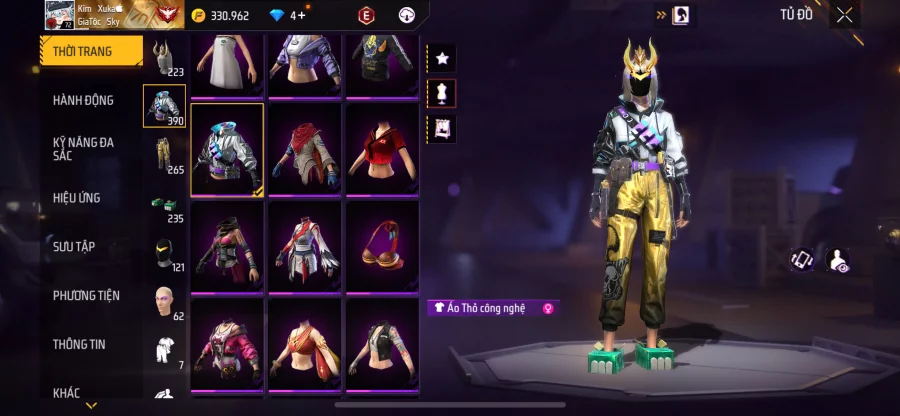Select the silver tech jacket item

click(227, 148)
